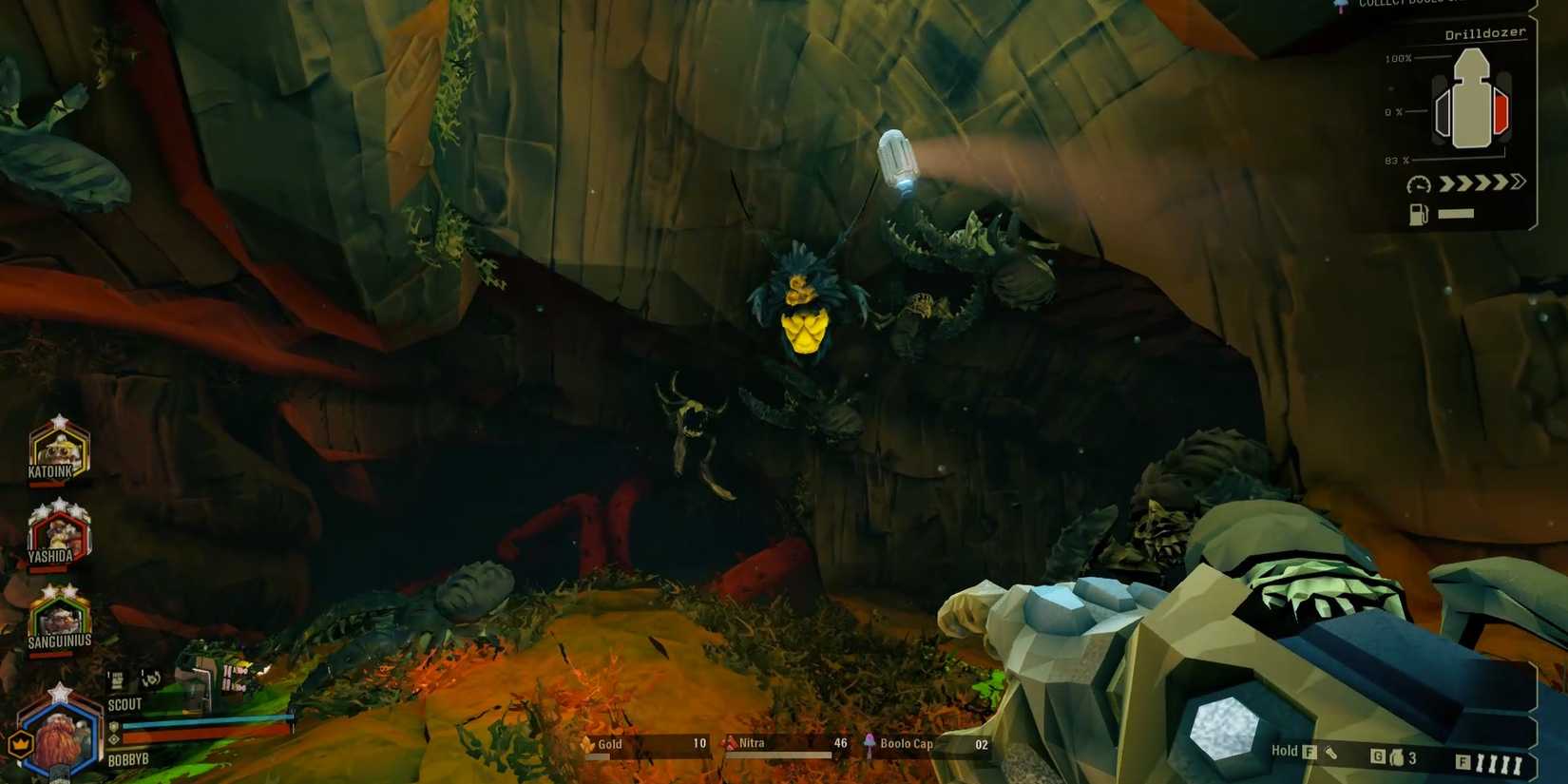This screenshot has height=784, width=1568.
Task: Click the flare icon next to Hold F
Action: [x=1330, y=753]
